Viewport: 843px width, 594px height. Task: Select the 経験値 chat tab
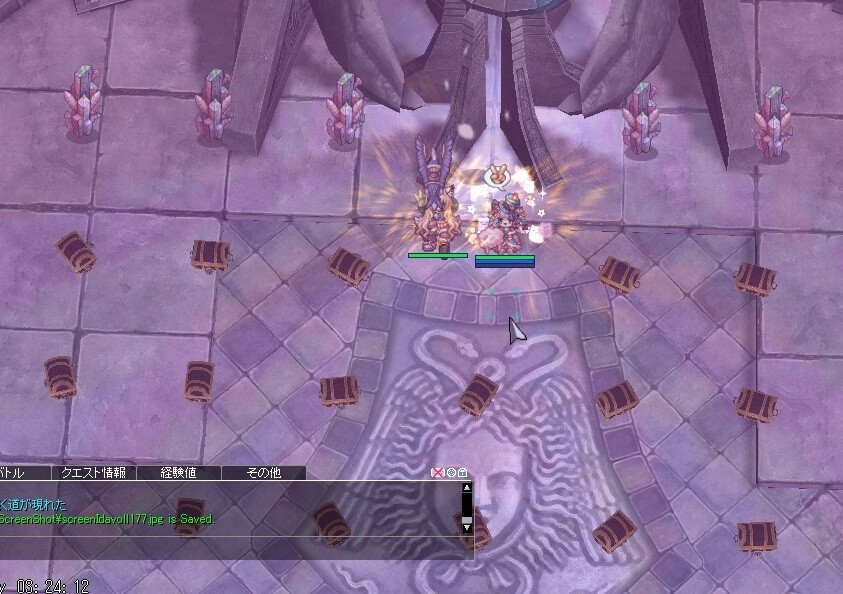[178, 473]
